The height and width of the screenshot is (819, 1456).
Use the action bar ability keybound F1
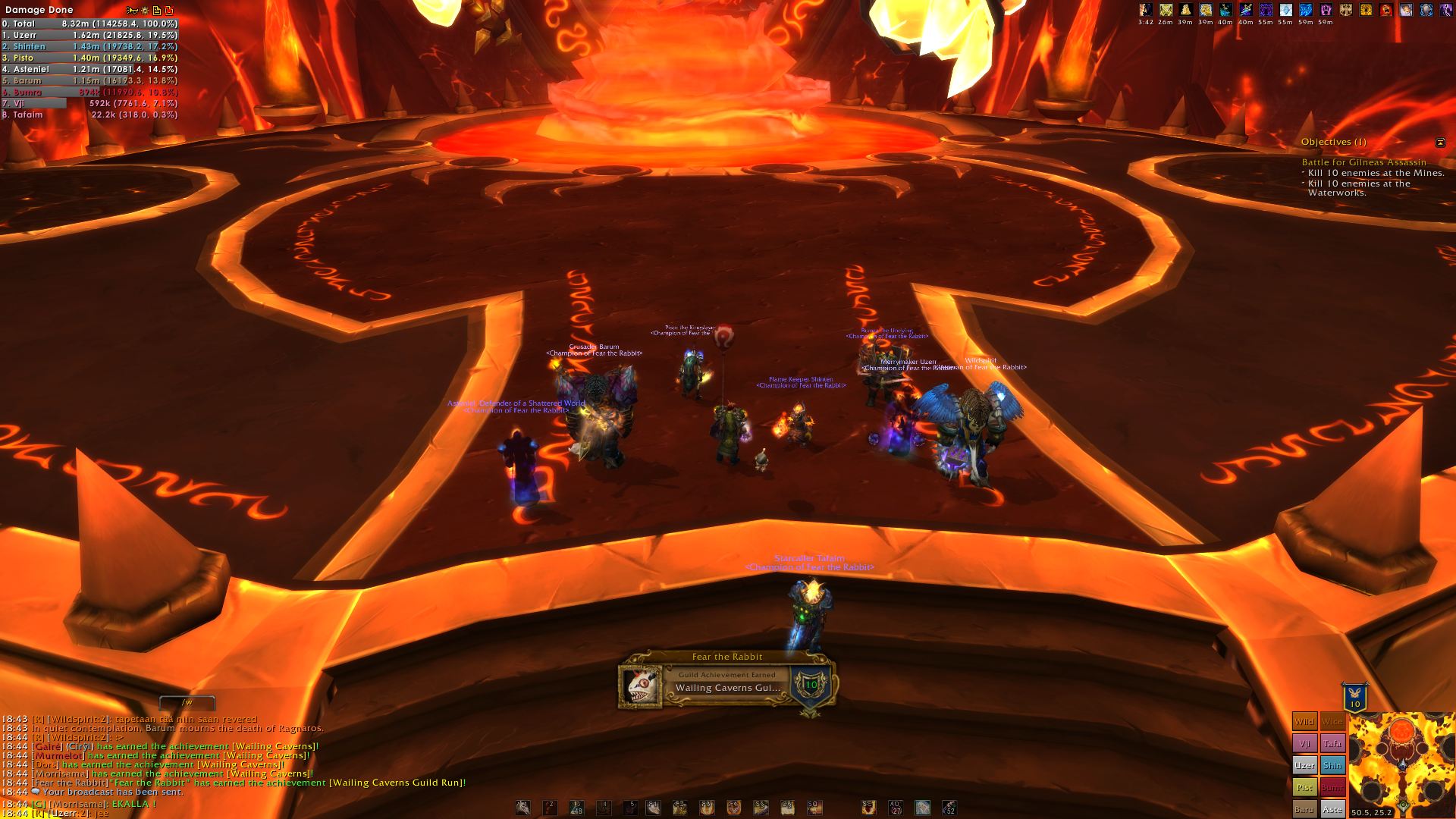[653, 808]
